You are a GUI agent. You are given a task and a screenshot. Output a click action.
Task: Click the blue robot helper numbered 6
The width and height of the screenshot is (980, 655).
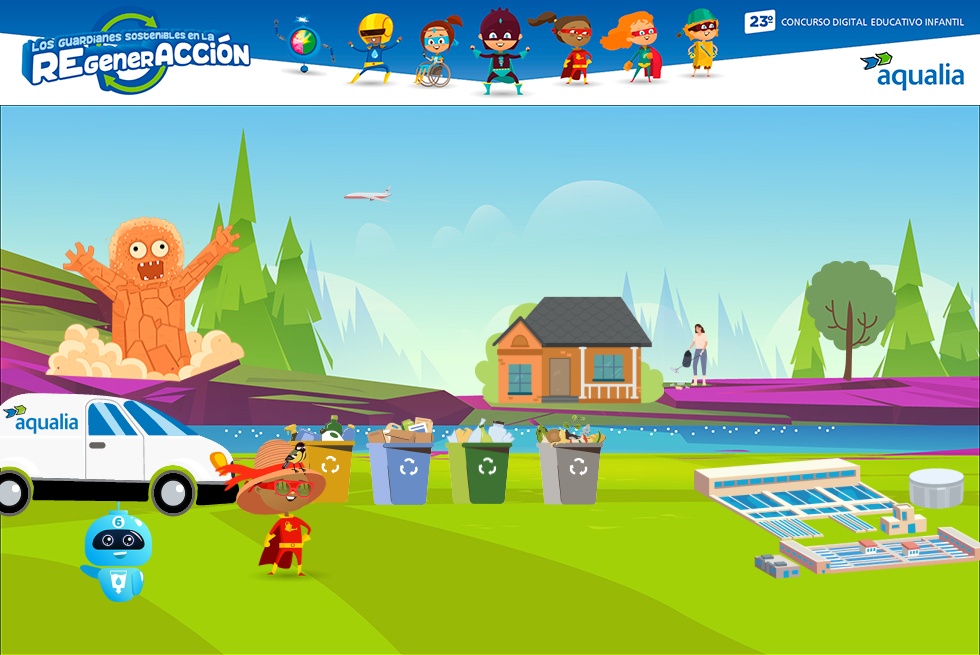click(117, 553)
